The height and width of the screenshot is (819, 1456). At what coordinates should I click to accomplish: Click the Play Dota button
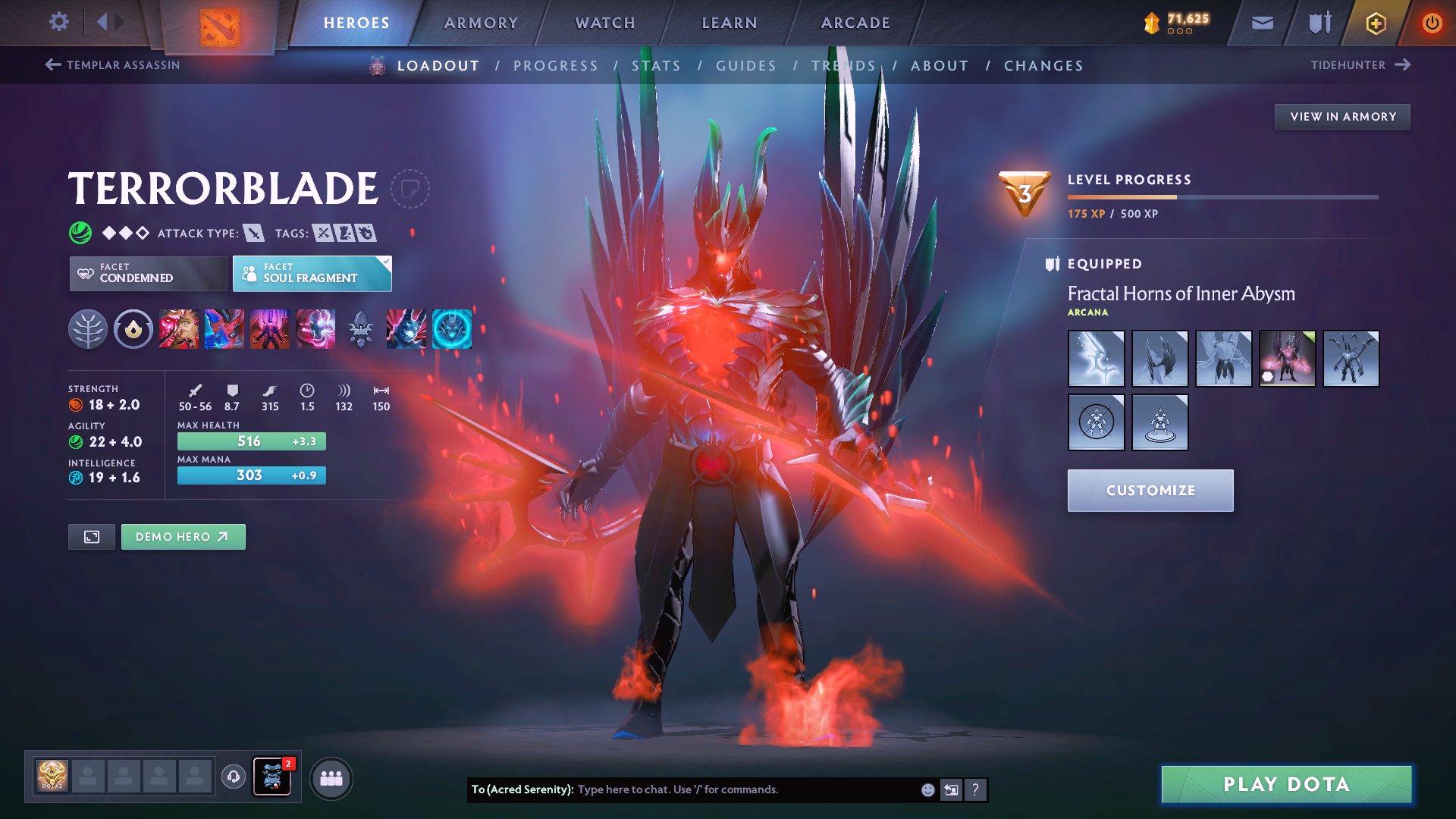pos(1286,784)
